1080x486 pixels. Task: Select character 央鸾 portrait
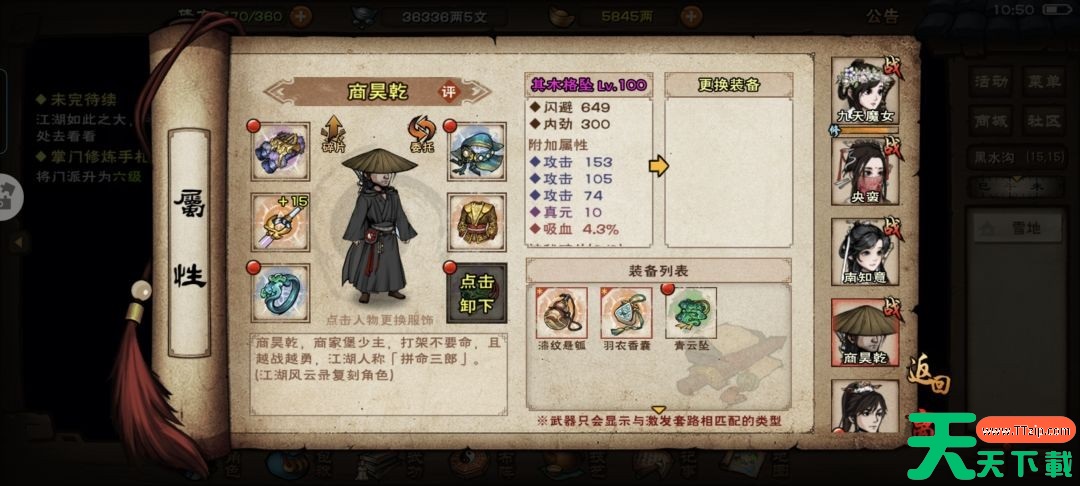tap(864, 172)
